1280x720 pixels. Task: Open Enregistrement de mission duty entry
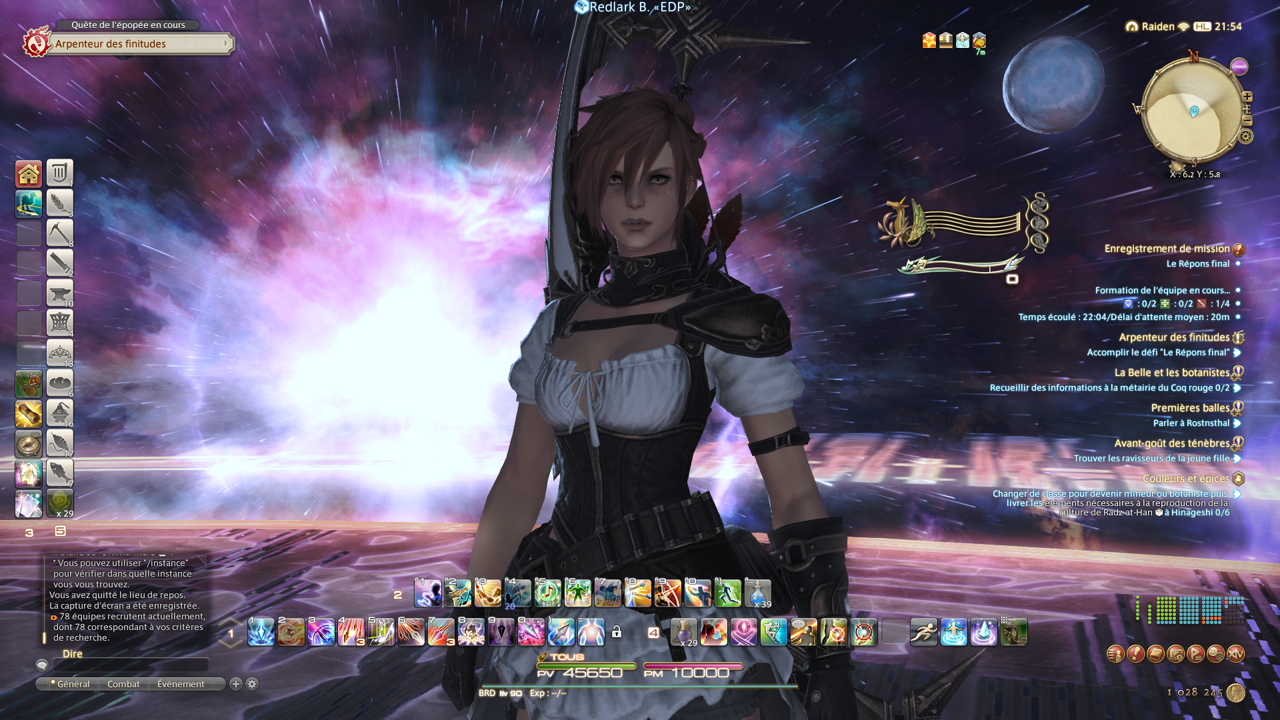click(x=1167, y=249)
